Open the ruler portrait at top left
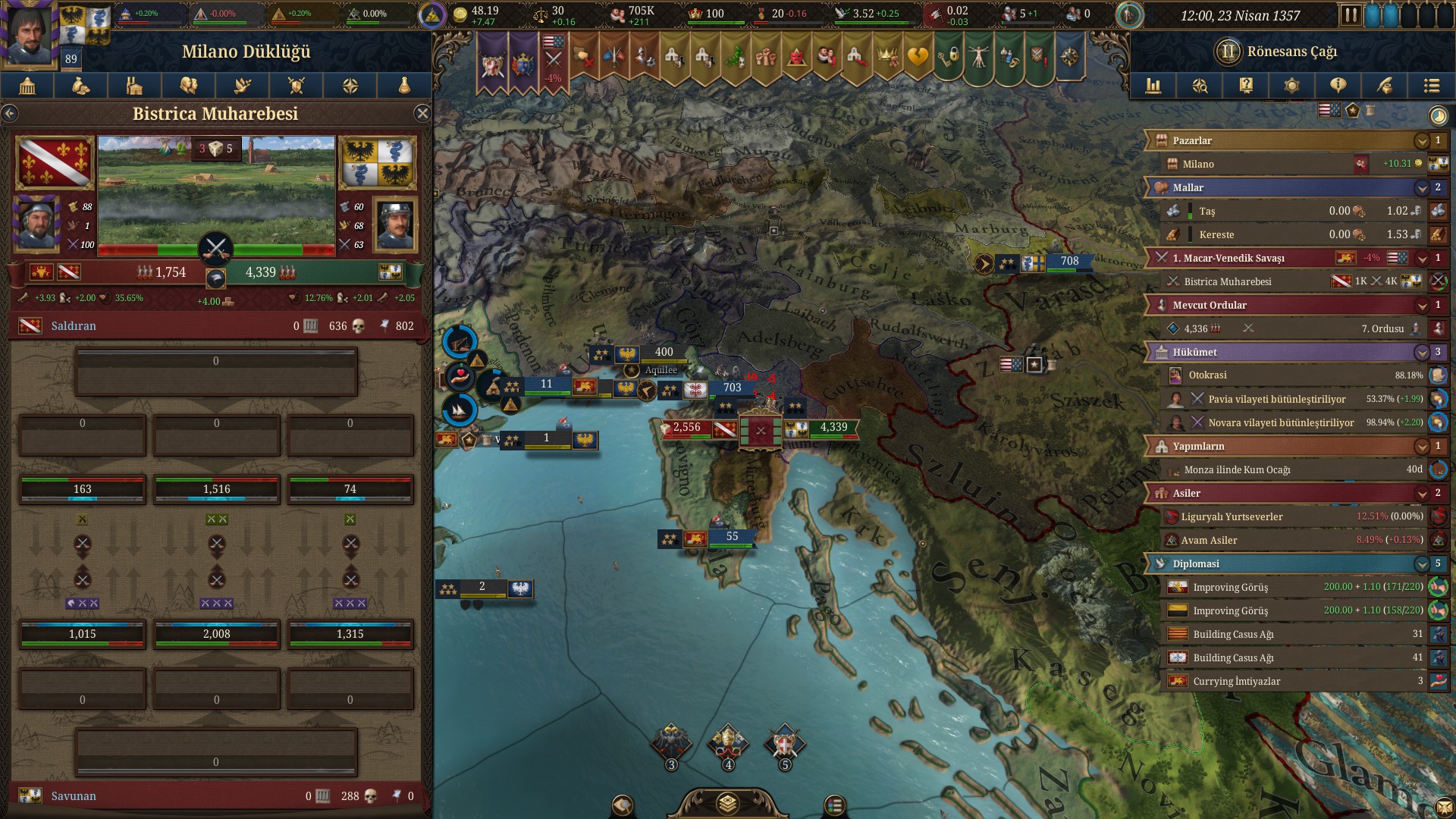 coord(30,34)
